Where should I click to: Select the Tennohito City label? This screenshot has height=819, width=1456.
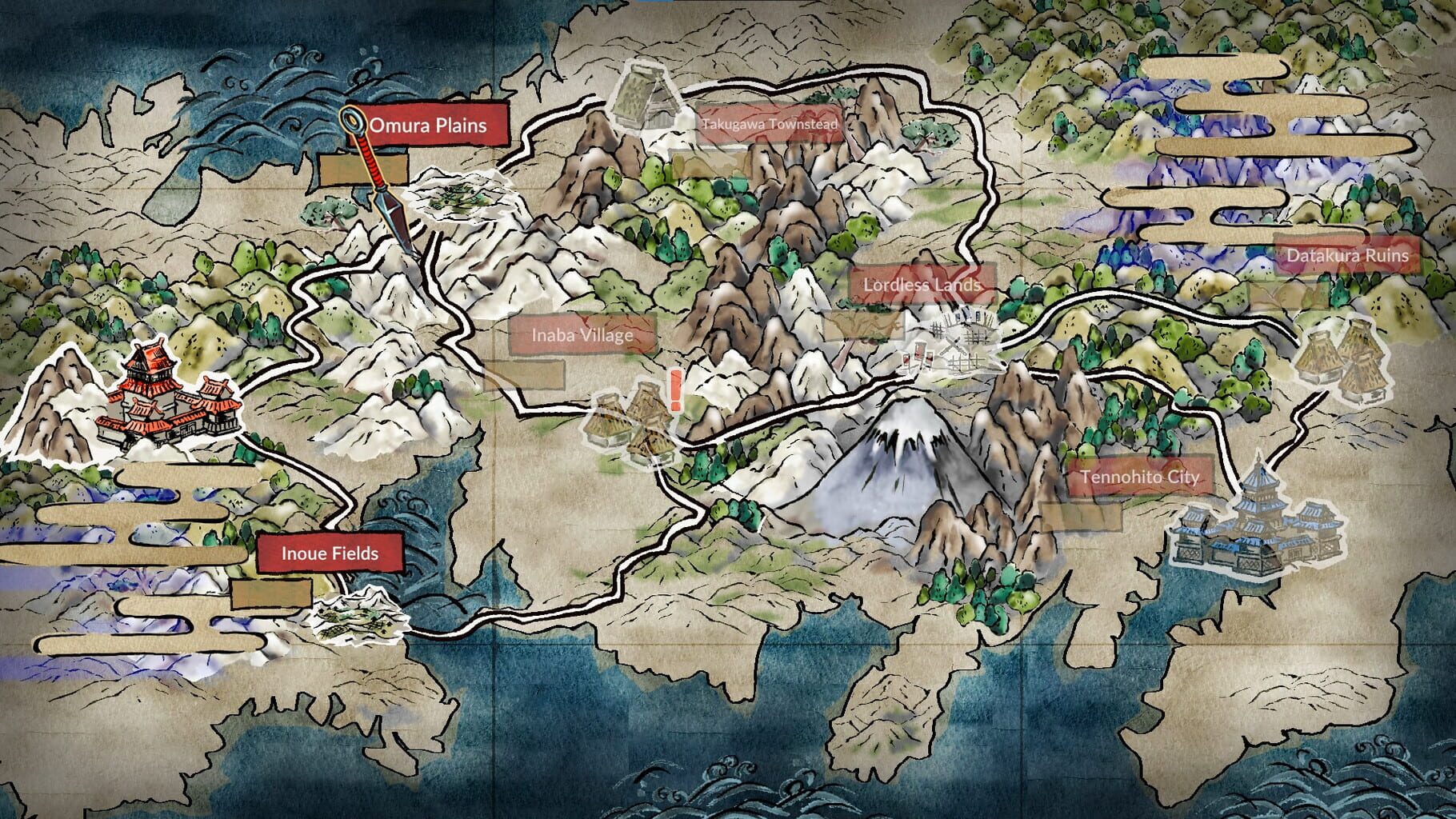pos(1139,477)
